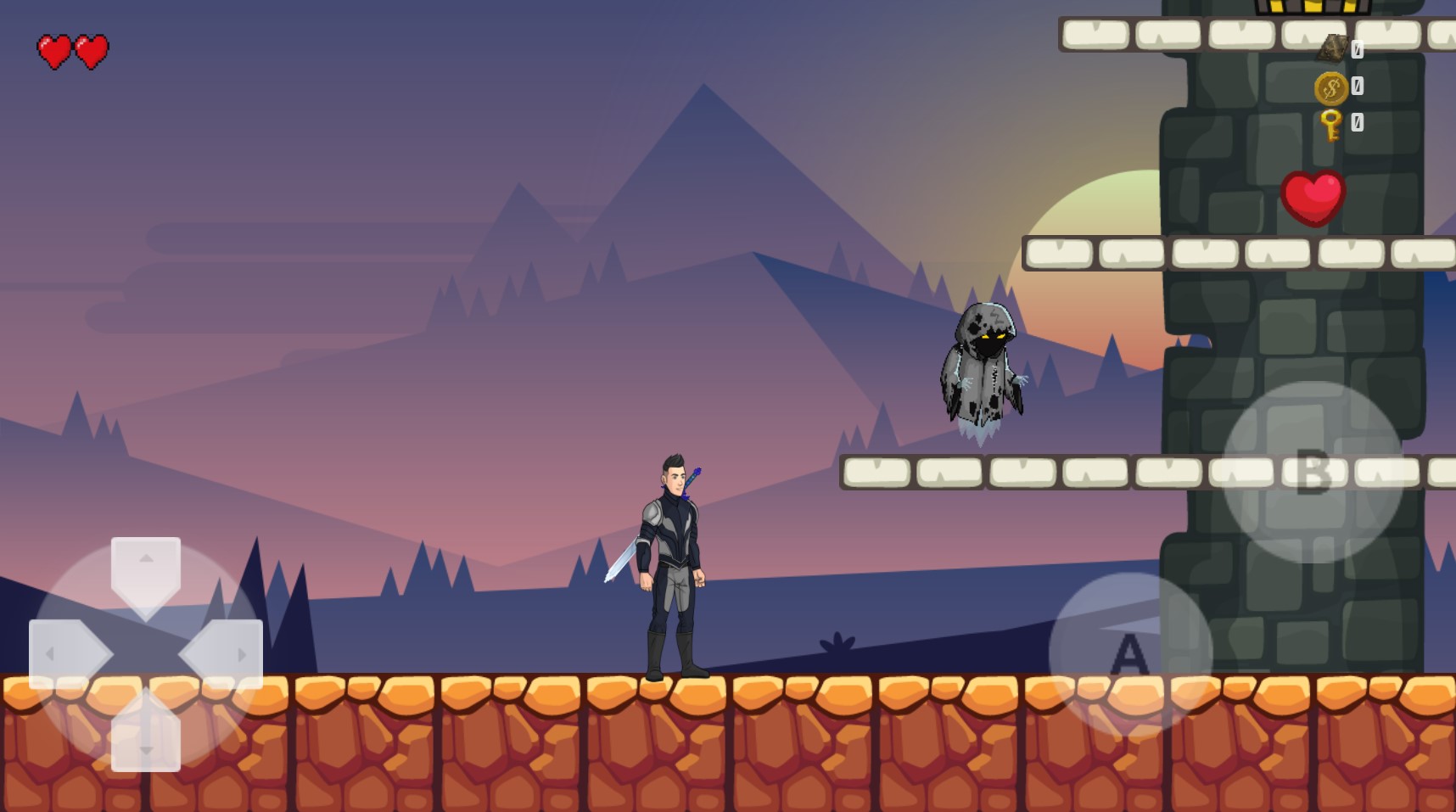Click the coin count value showing zero

pos(1358,86)
